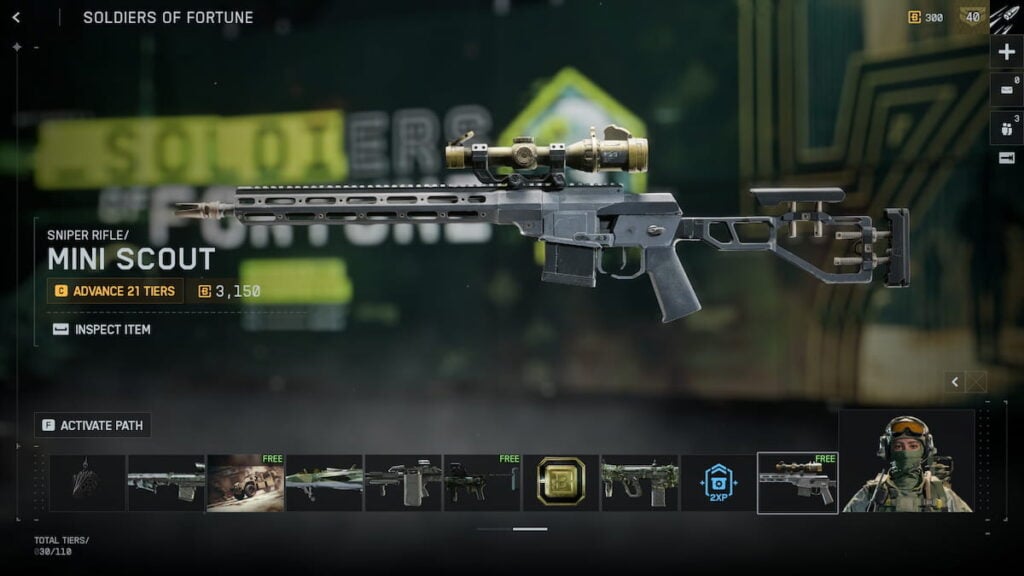Viewport: 1024px width, 576px height.
Task: Select the camo fighter jet reward tile
Action: [x=324, y=483]
